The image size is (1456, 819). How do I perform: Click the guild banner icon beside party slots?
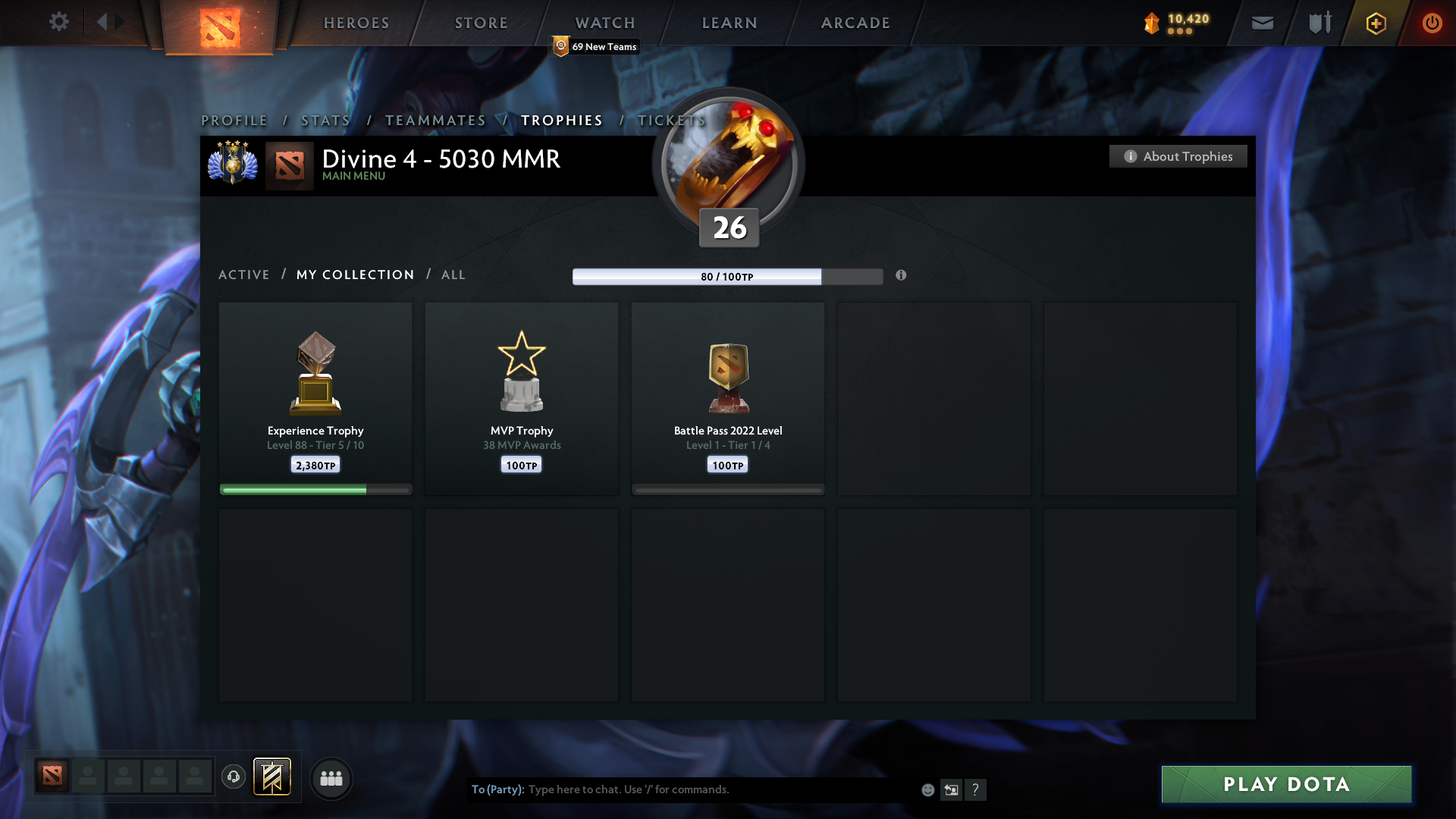272,777
